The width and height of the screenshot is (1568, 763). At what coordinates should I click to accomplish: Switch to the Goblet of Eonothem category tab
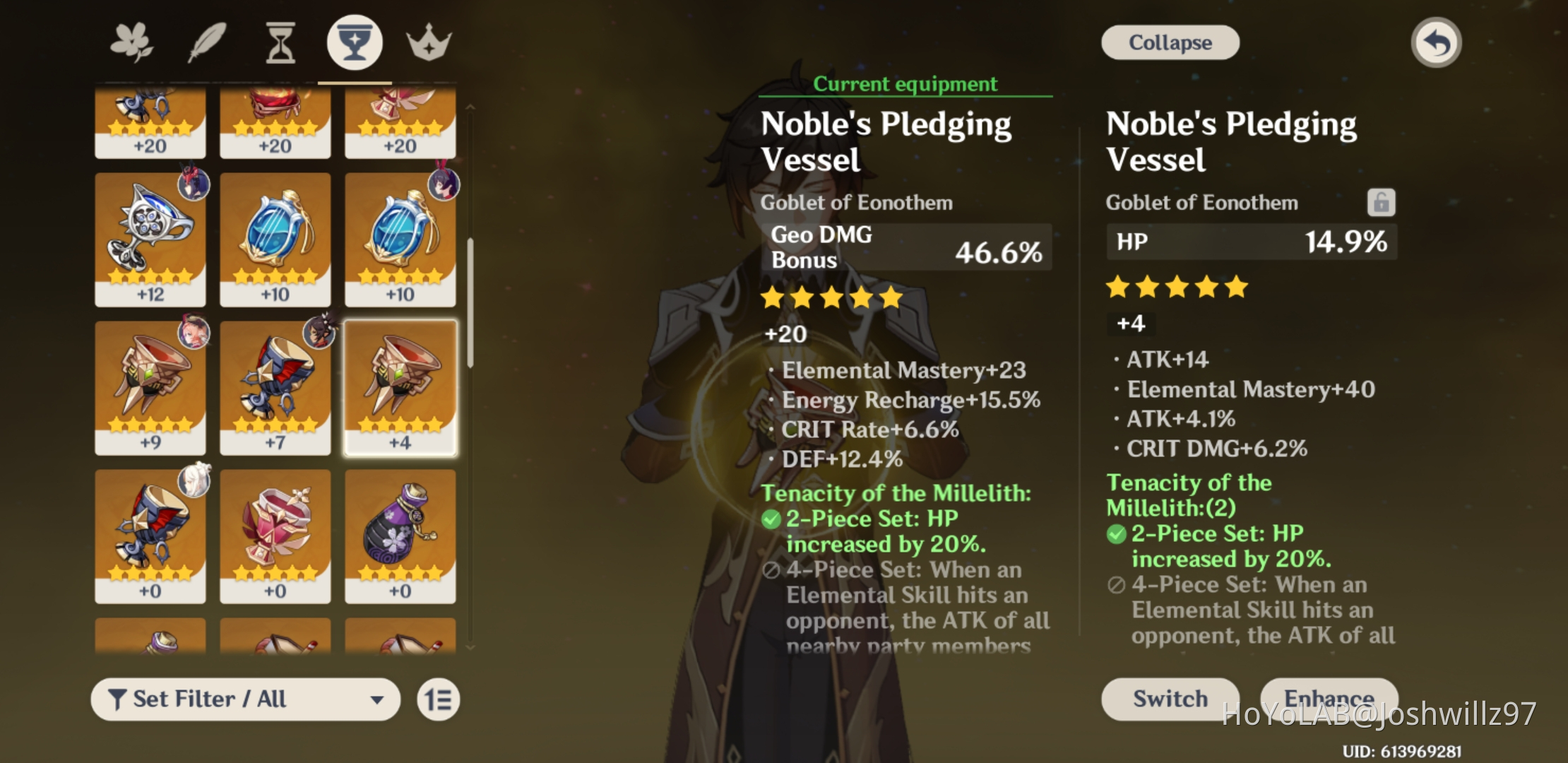355,42
